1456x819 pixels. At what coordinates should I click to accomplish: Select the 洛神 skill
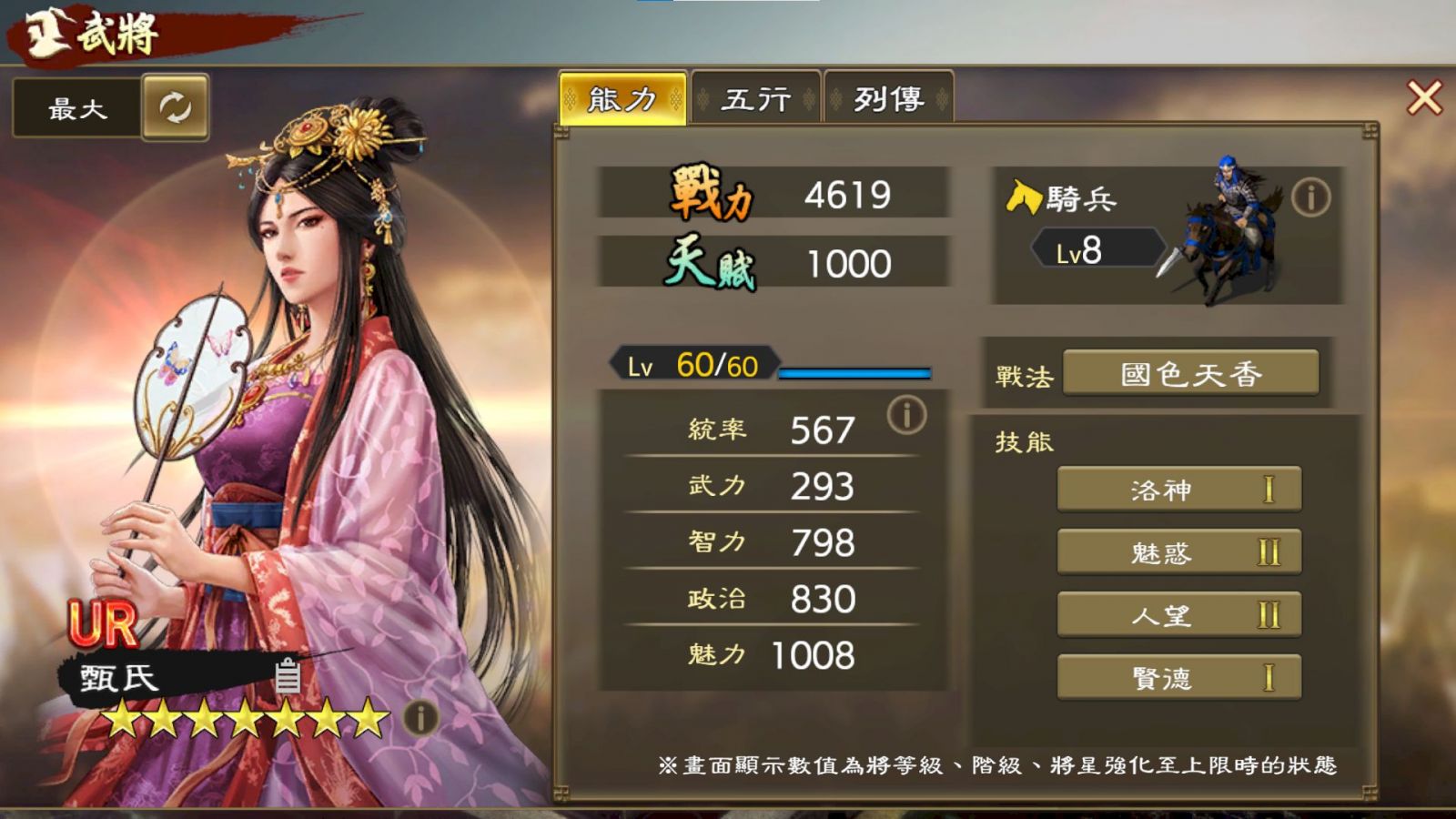click(x=1178, y=490)
